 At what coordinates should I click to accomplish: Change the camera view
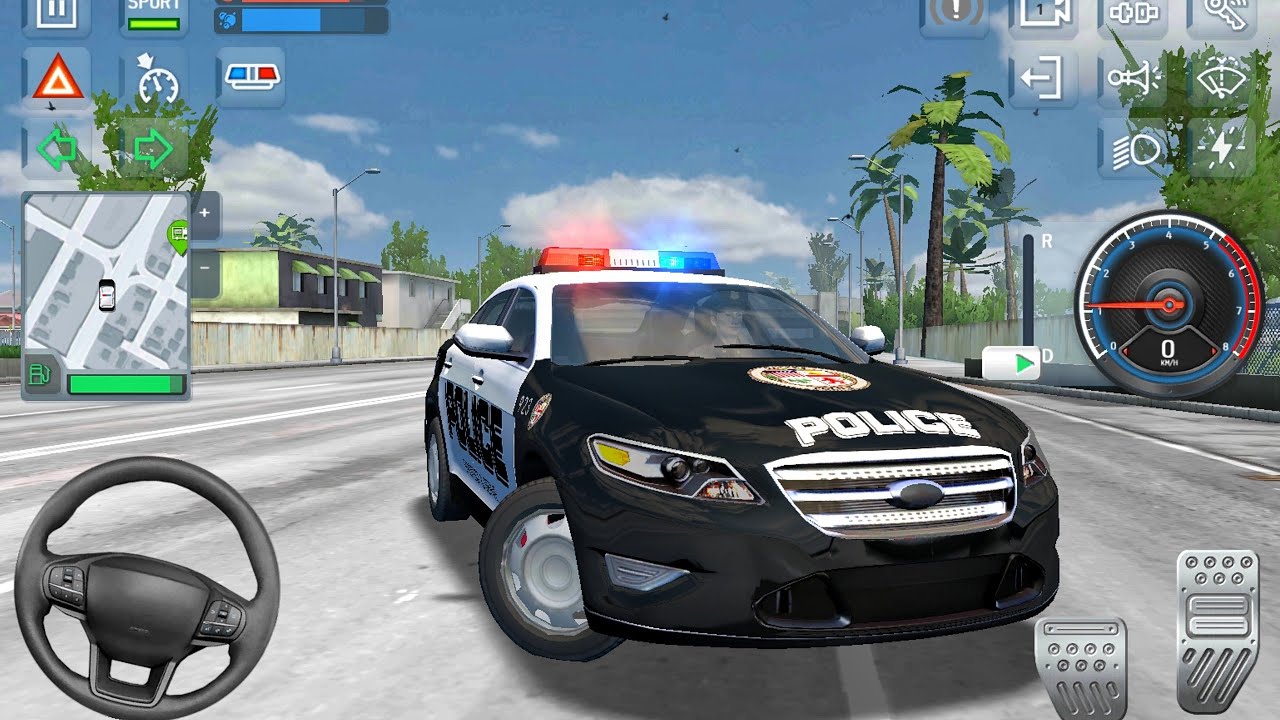pyautogui.click(x=1042, y=14)
